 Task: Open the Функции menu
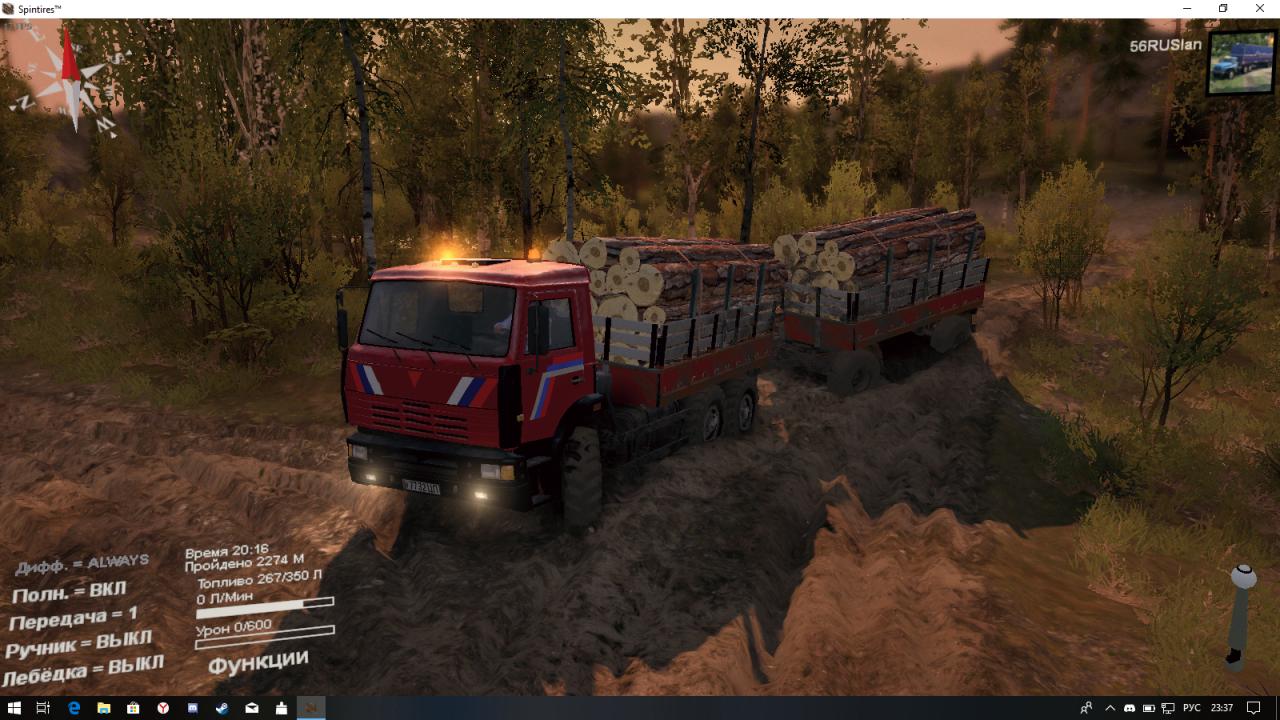tap(258, 661)
